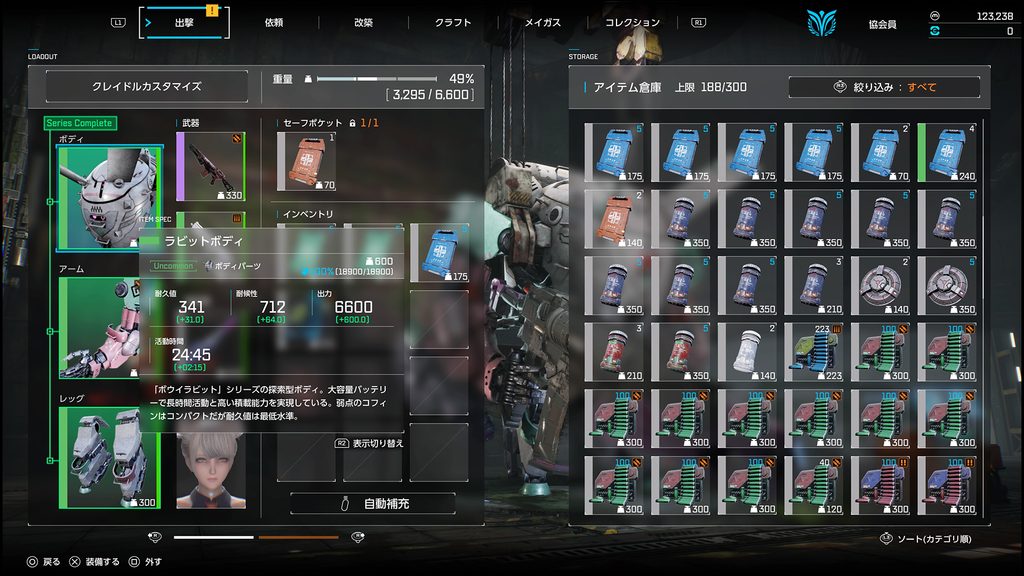Select the 出撃 tab
This screenshot has height=576, width=1024.
point(184,22)
